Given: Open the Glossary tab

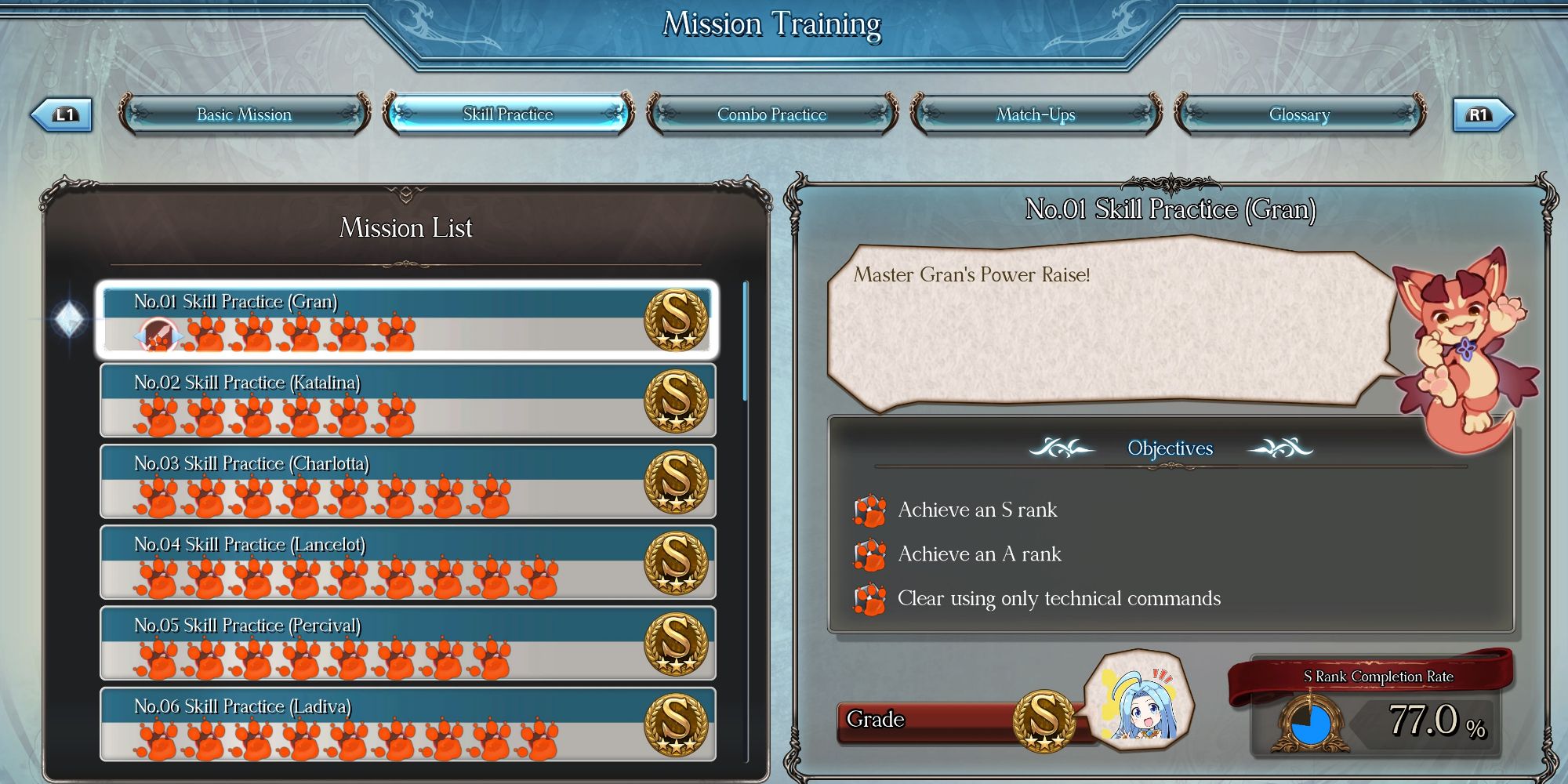Looking at the screenshot, I should coord(1299,114).
